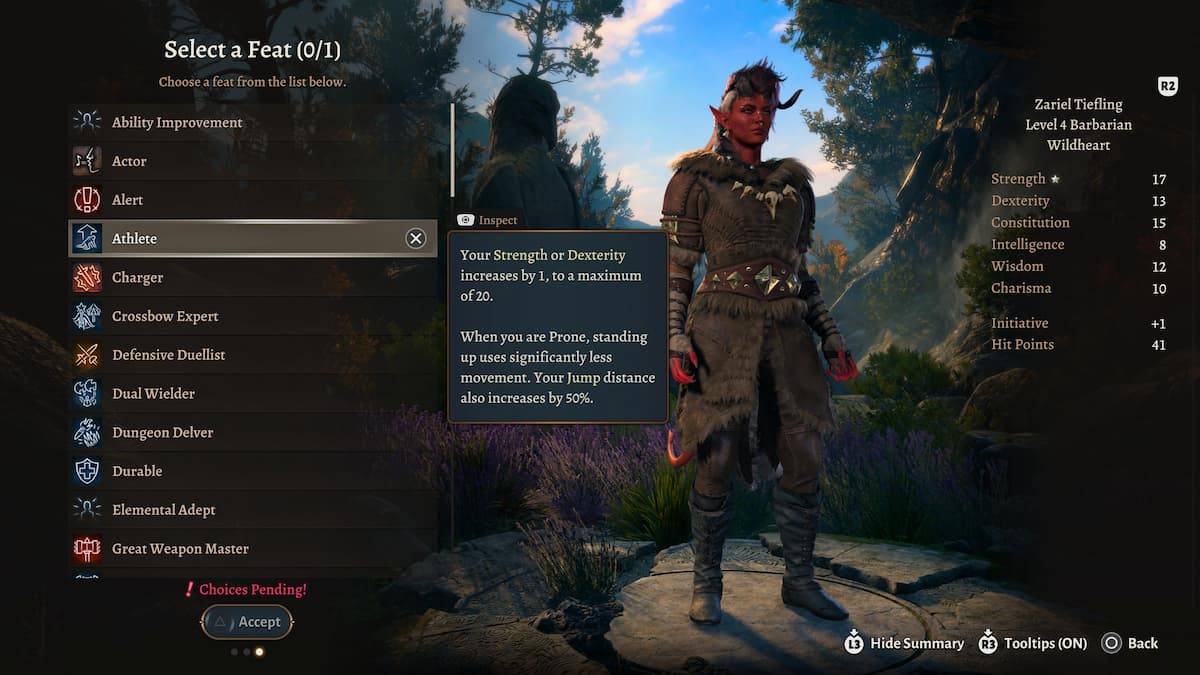This screenshot has height=675, width=1200.
Task: Select the Dungeon Delver feat
Action: tap(162, 432)
